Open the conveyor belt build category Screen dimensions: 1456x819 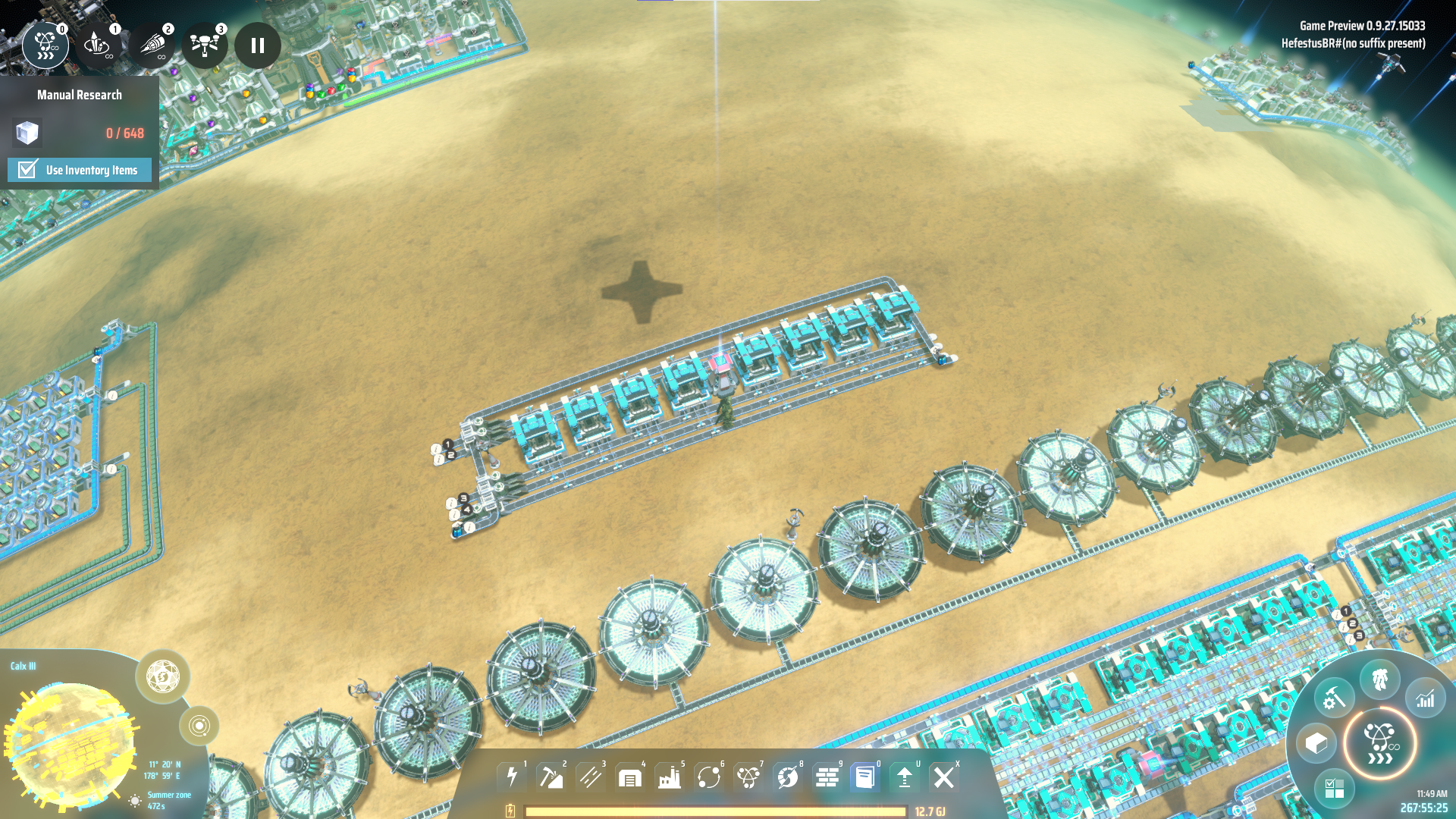[591, 777]
